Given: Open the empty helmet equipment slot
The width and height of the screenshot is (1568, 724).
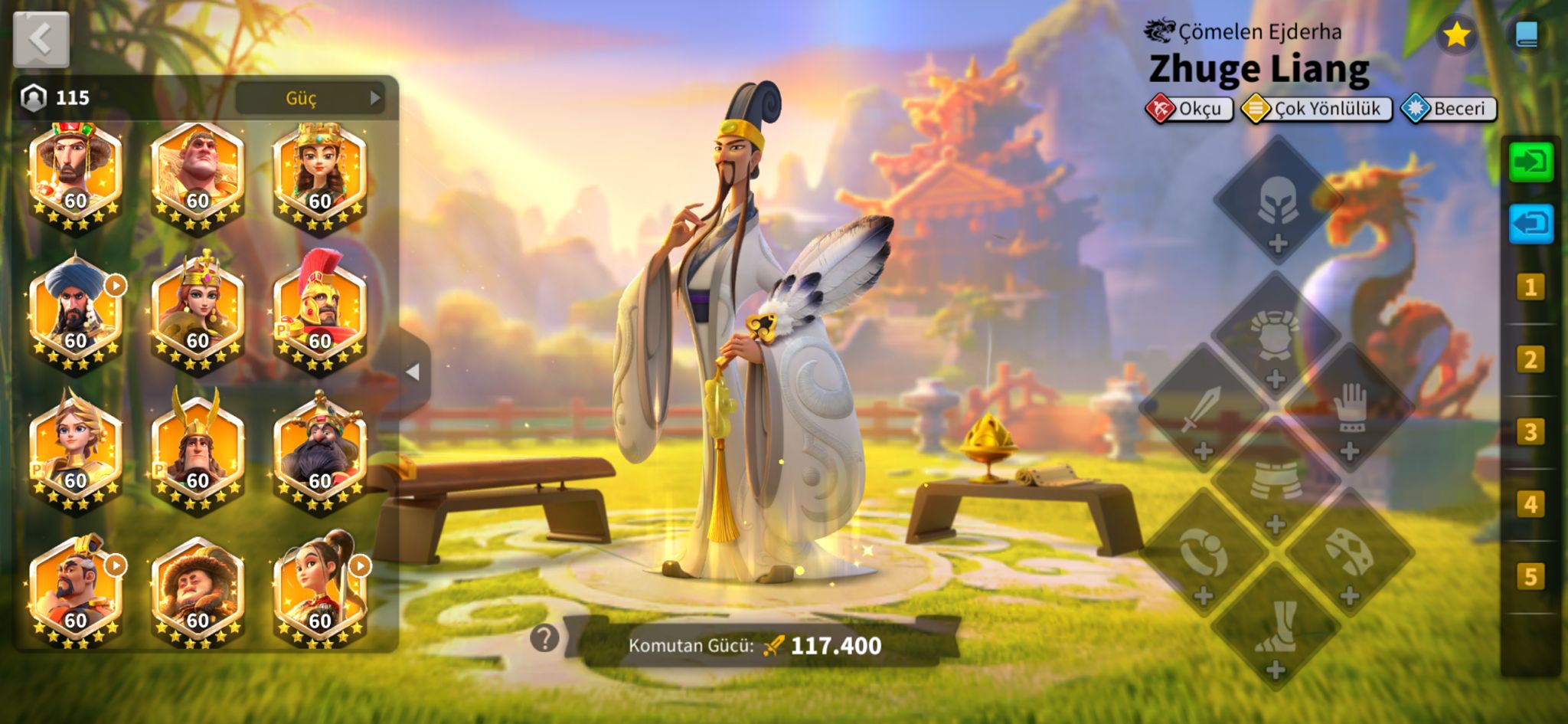Looking at the screenshot, I should (x=1277, y=202).
